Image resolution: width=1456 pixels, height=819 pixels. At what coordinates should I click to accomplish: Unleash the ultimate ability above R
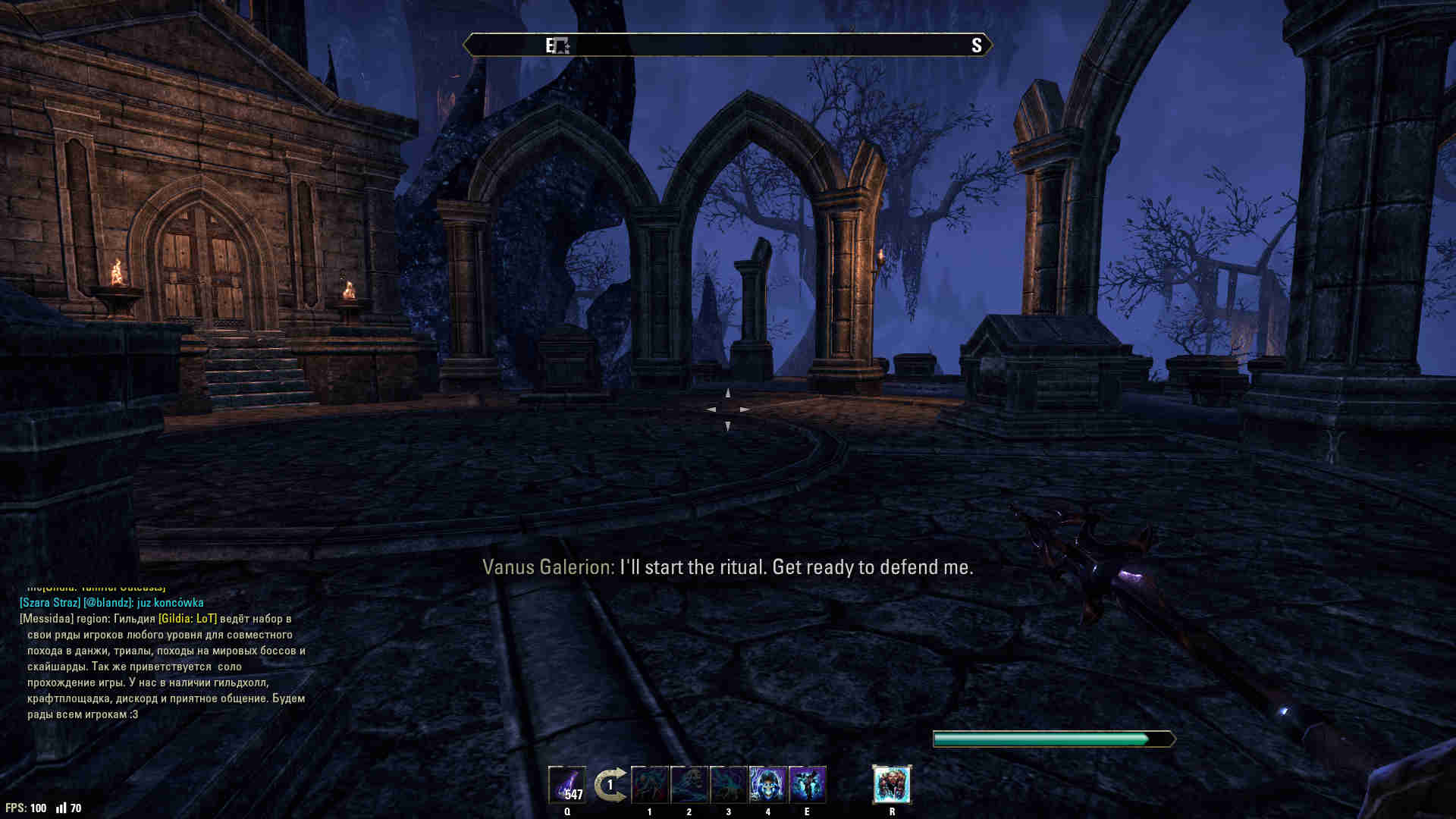click(892, 784)
